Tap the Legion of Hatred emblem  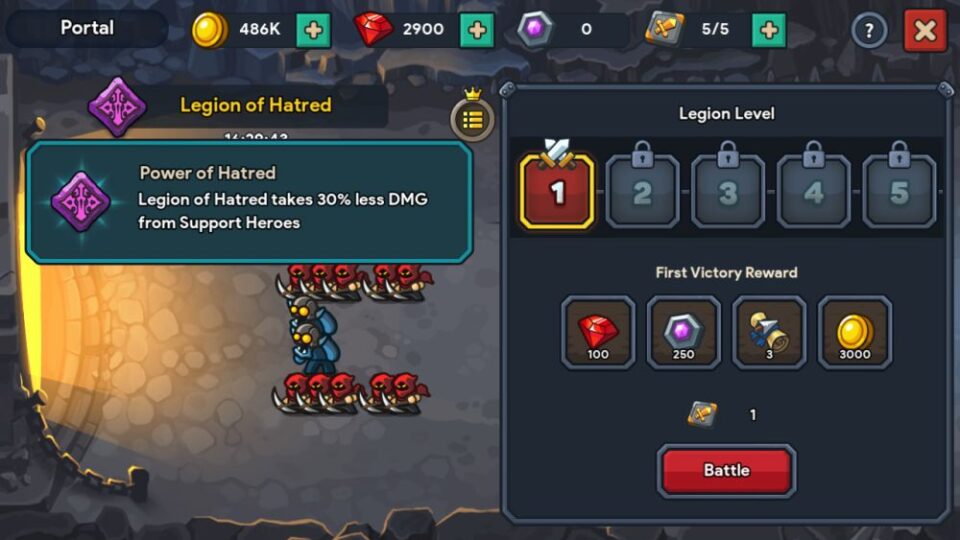point(117,106)
